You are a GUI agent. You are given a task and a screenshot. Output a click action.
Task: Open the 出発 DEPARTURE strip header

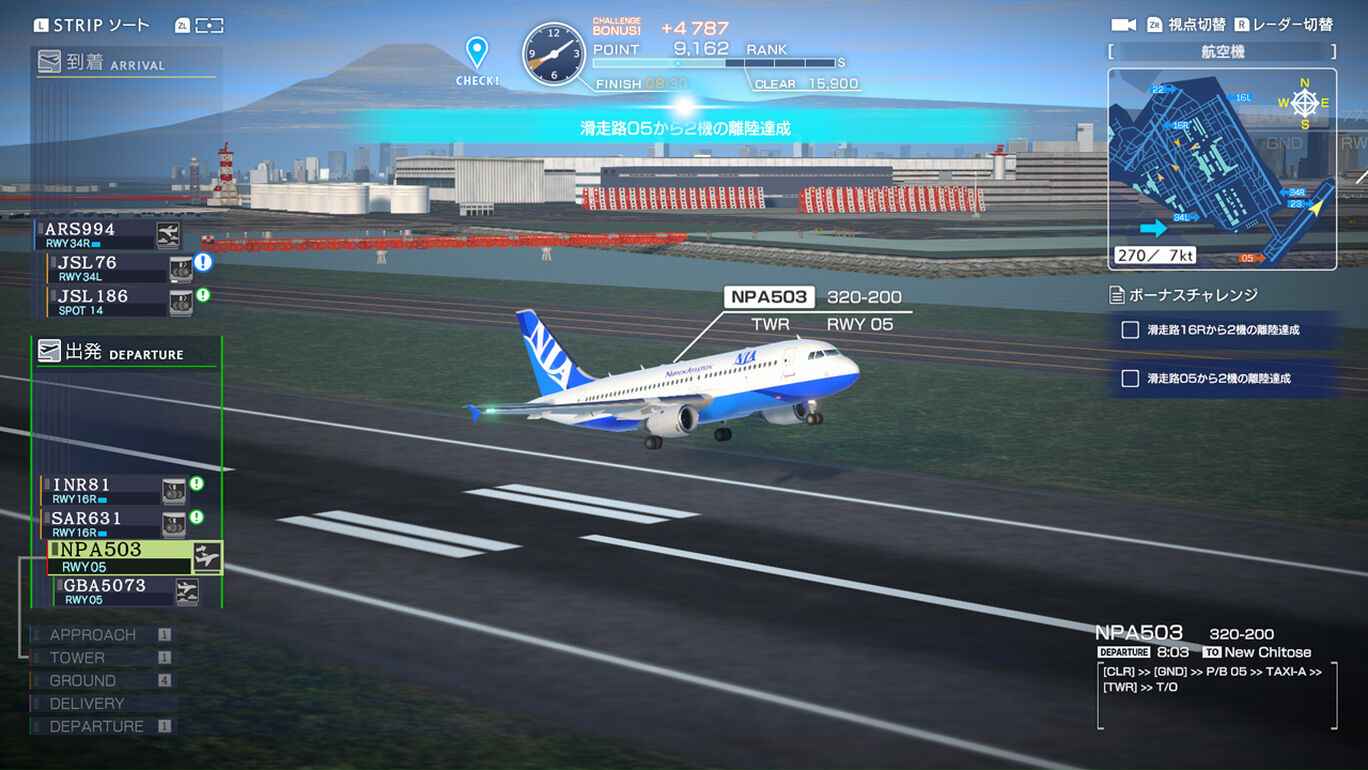pyautogui.click(x=126, y=353)
